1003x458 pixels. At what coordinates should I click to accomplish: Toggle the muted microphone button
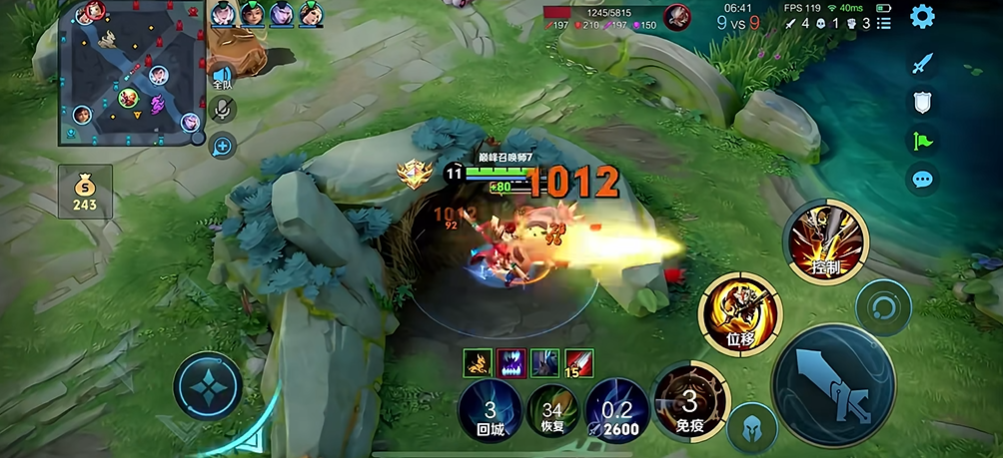222,109
